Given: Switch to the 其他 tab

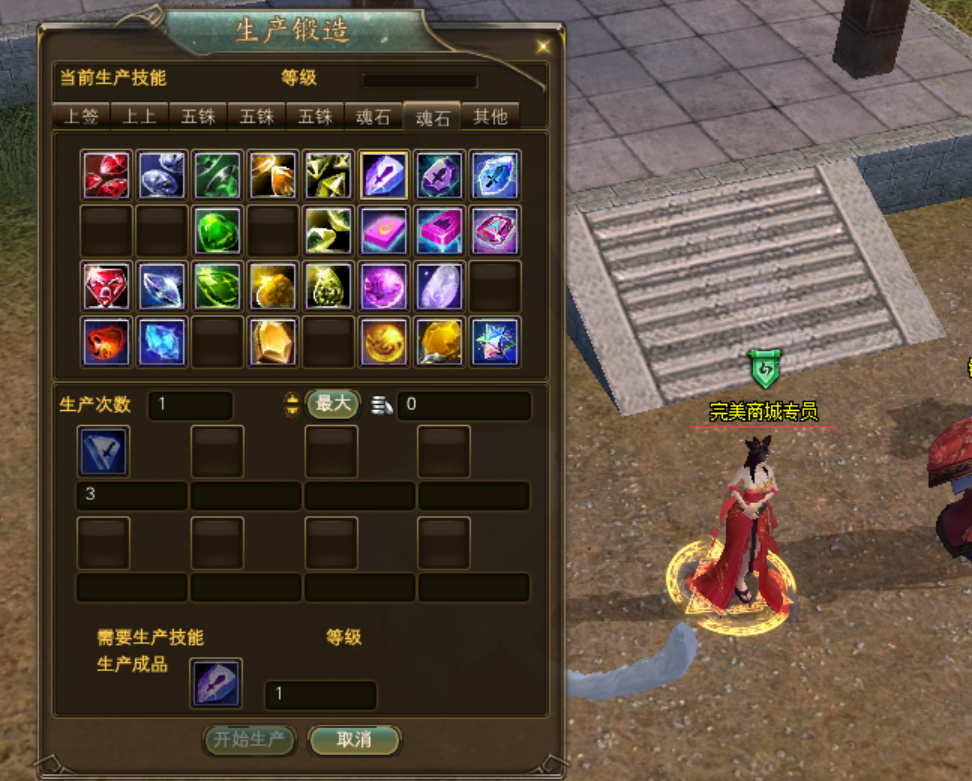Looking at the screenshot, I should (490, 116).
